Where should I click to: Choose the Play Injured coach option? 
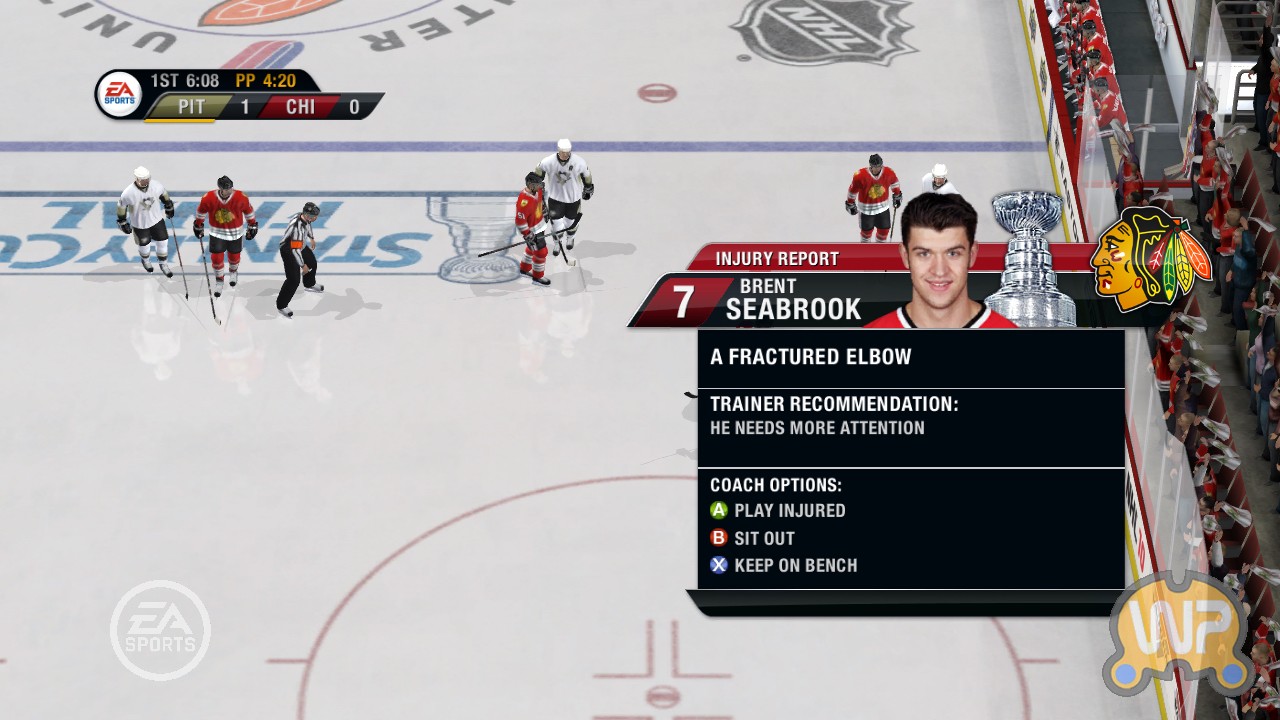coord(778,510)
